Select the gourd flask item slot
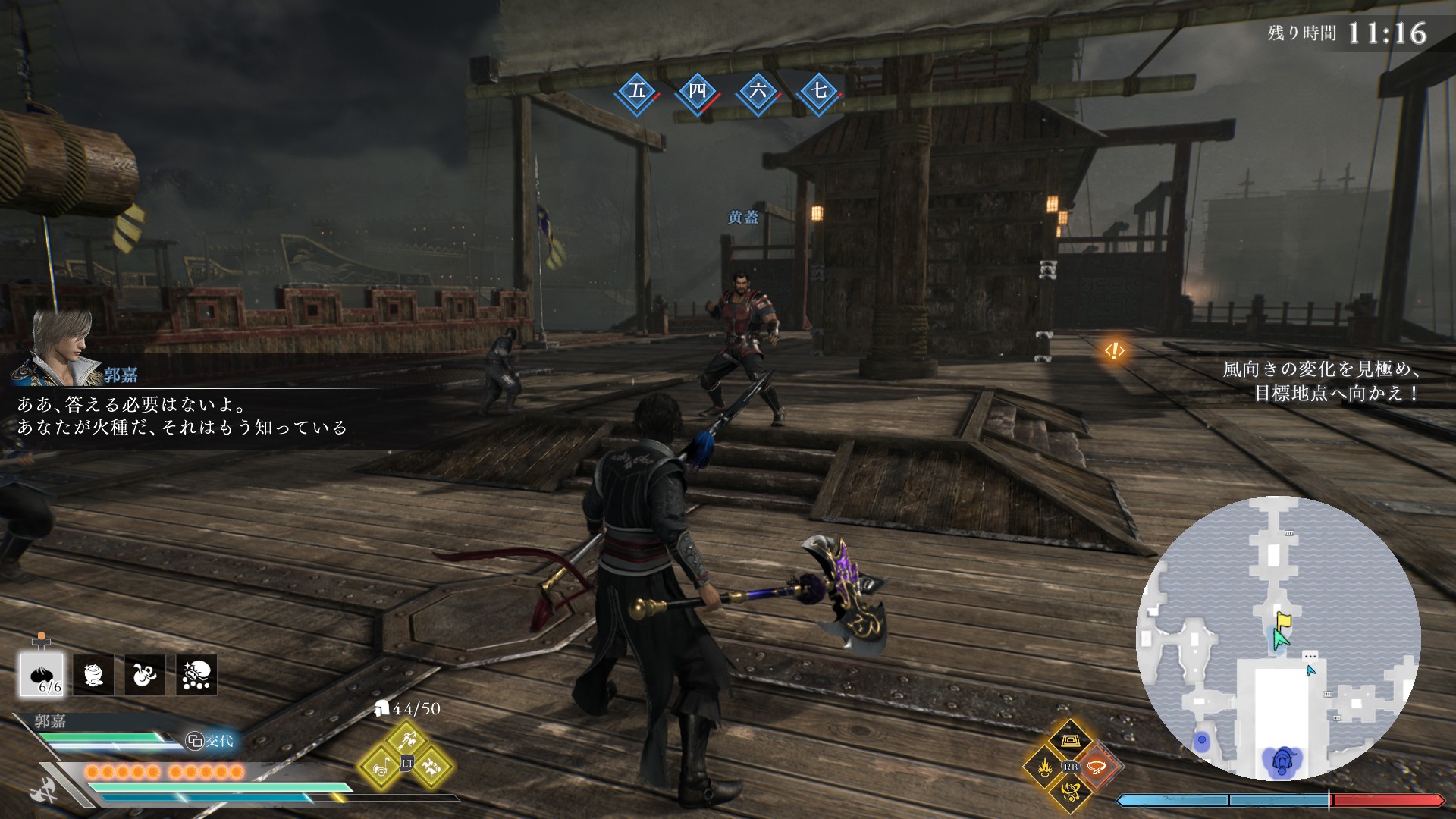Image resolution: width=1456 pixels, height=819 pixels. [x=145, y=675]
